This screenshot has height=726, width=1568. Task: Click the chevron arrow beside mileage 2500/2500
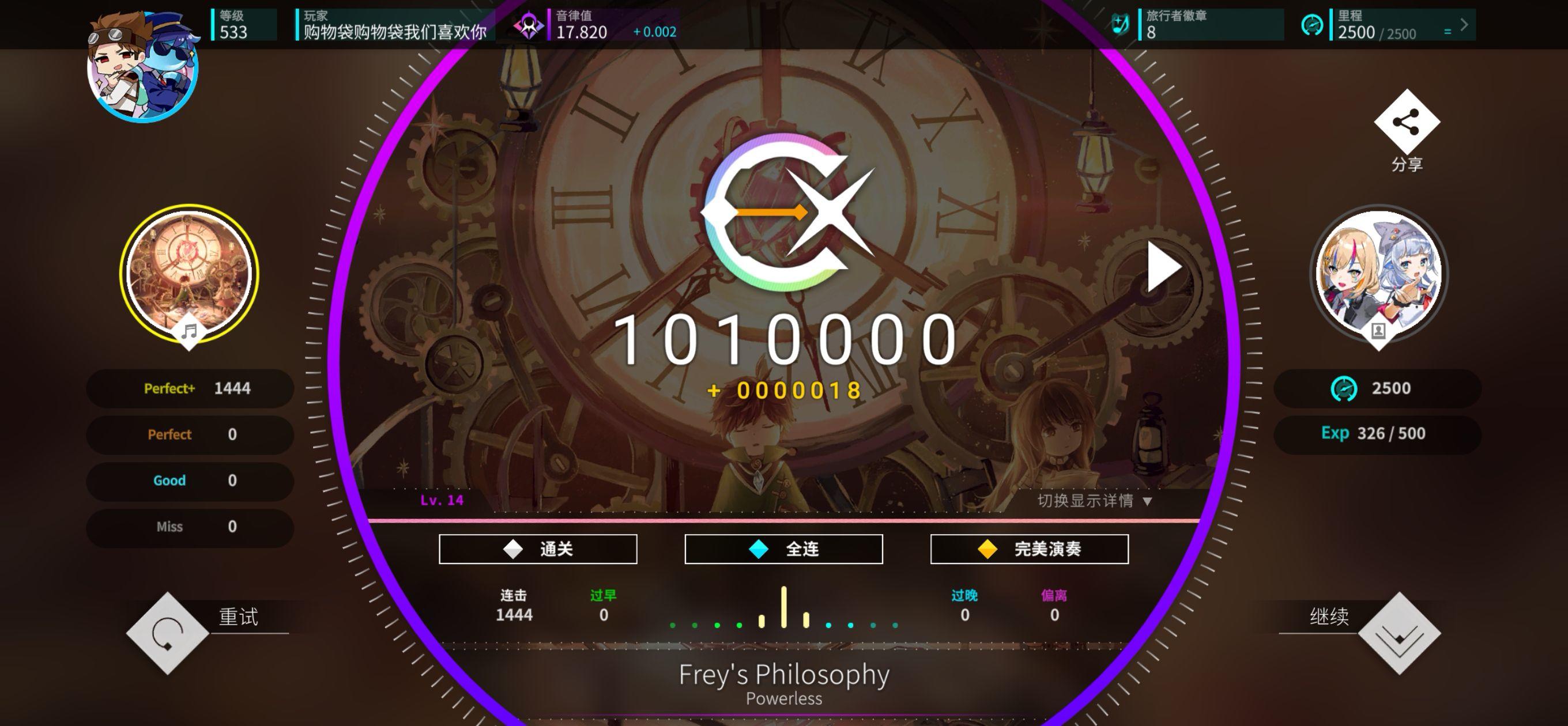pyautogui.click(x=1464, y=24)
